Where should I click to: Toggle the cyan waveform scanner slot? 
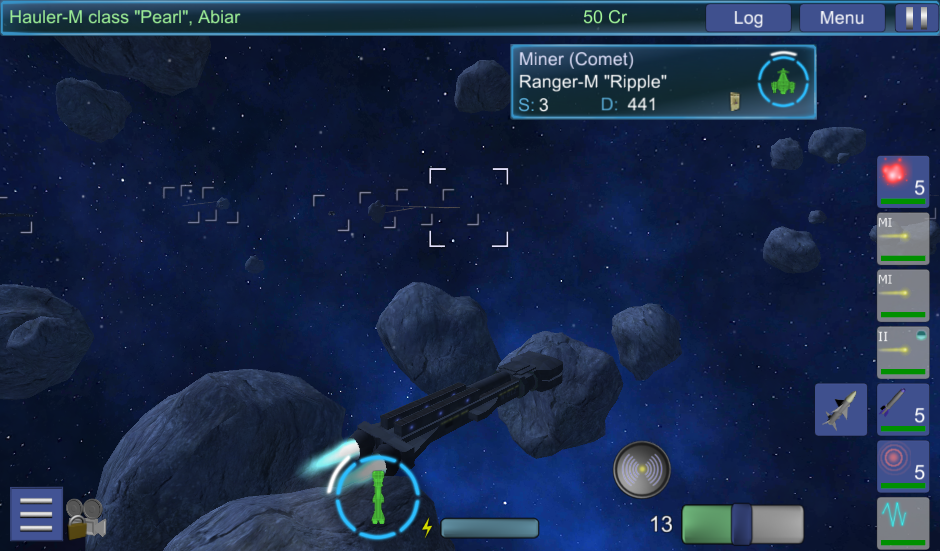(903, 521)
